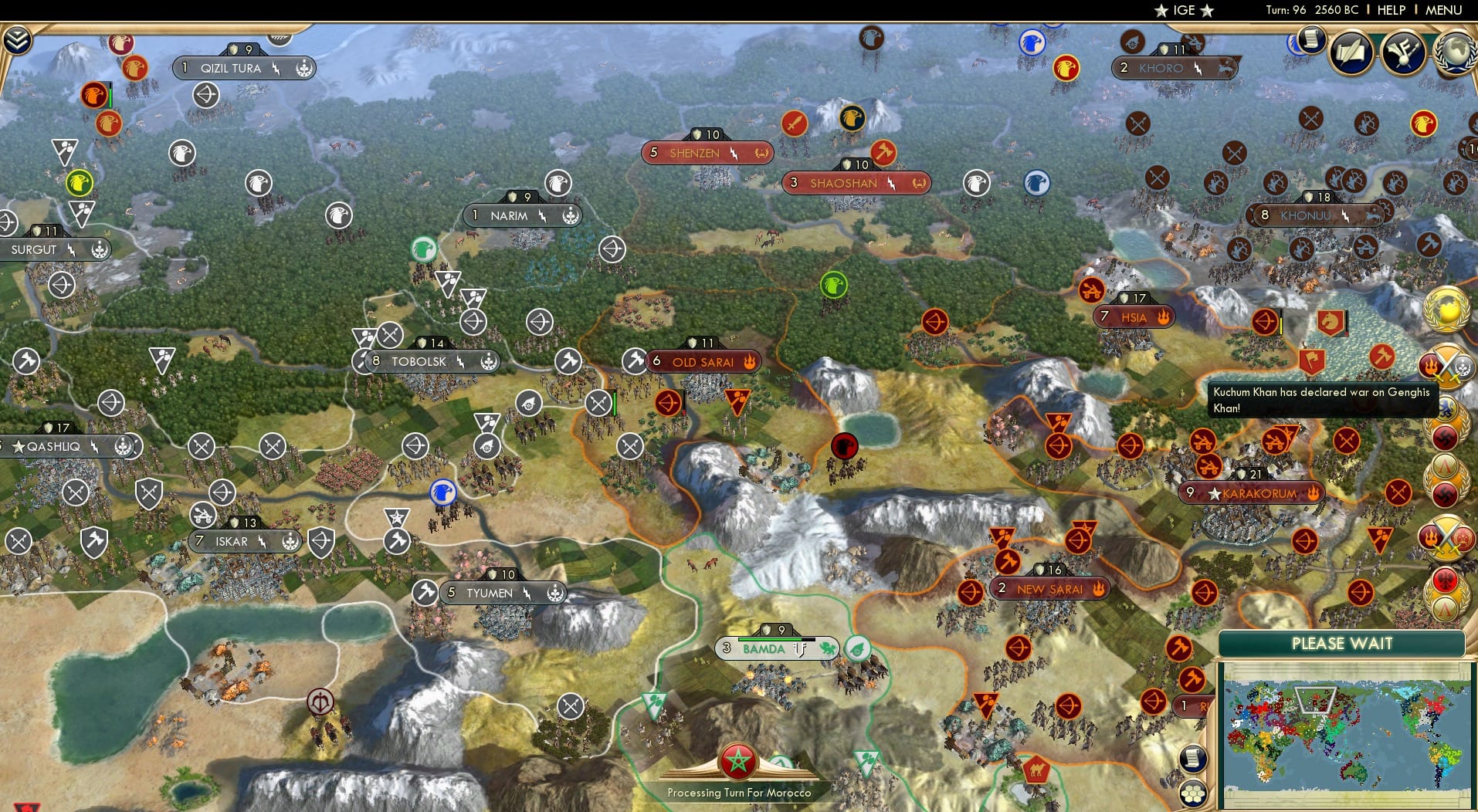Click the flame icon on Old Sarai's banner
The image size is (1478, 812).
(749, 362)
